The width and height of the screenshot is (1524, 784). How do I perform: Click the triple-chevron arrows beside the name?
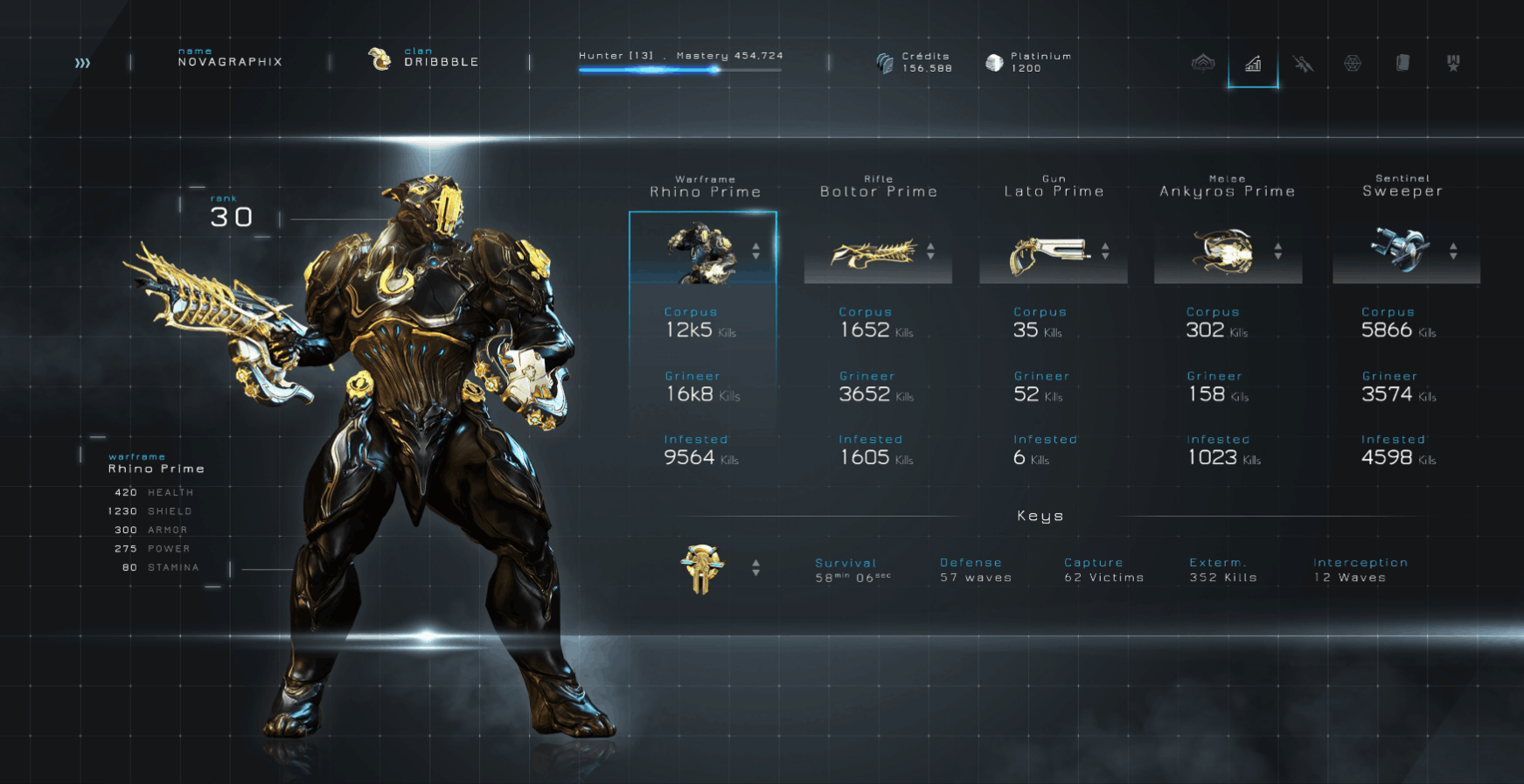[82, 63]
